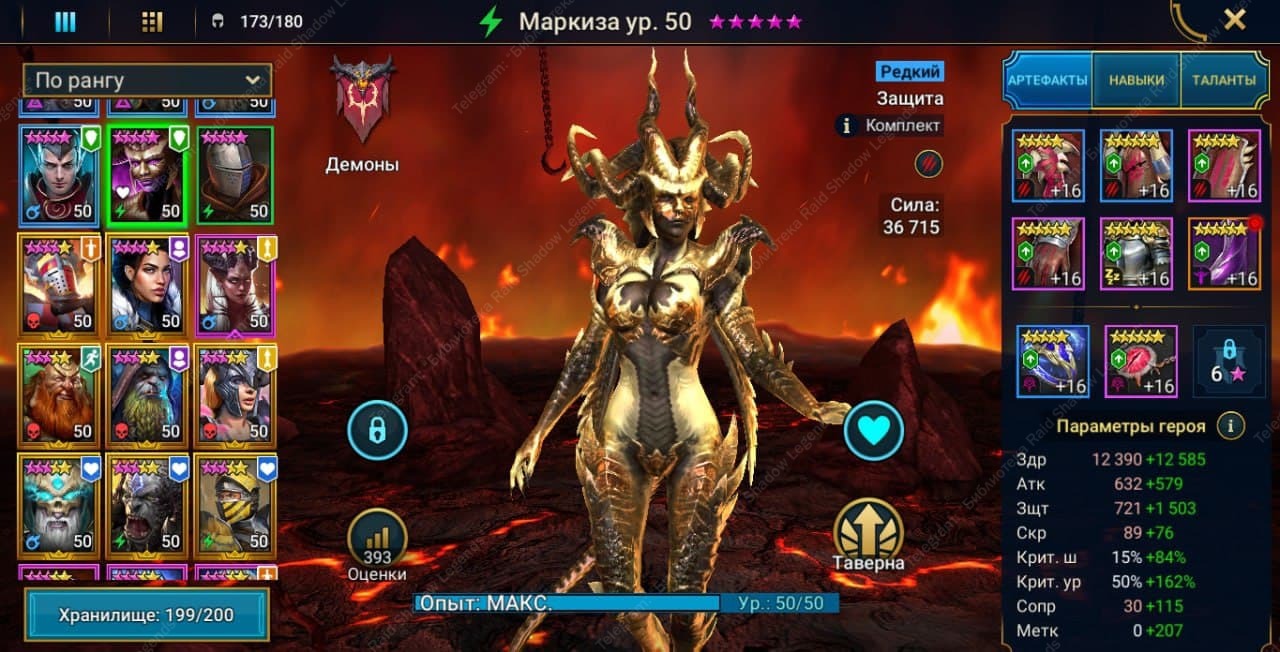Select the three-column list view icon
The height and width of the screenshot is (652, 1280).
point(65,22)
